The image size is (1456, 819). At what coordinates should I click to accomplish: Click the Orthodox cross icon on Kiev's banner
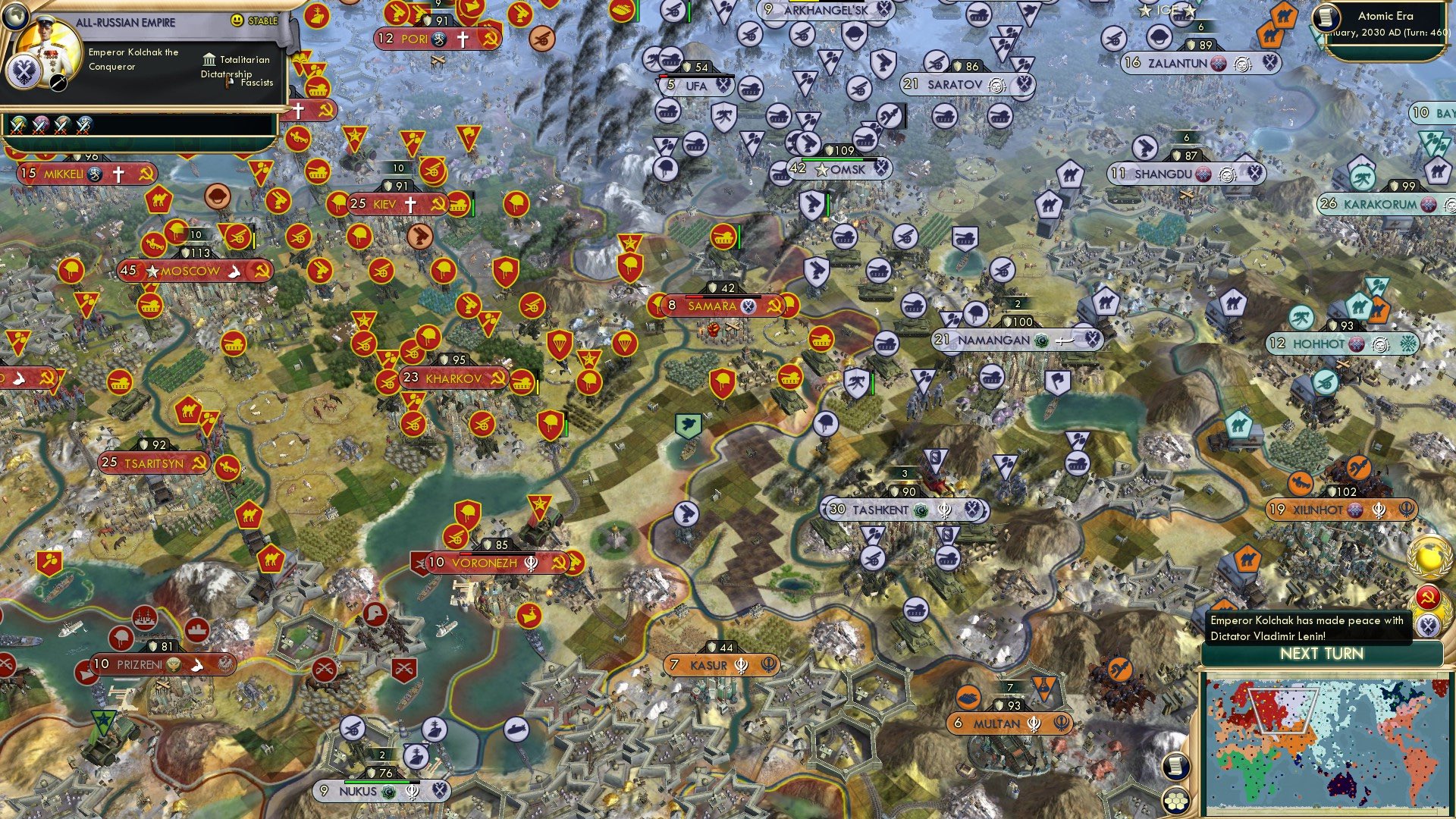[409, 203]
